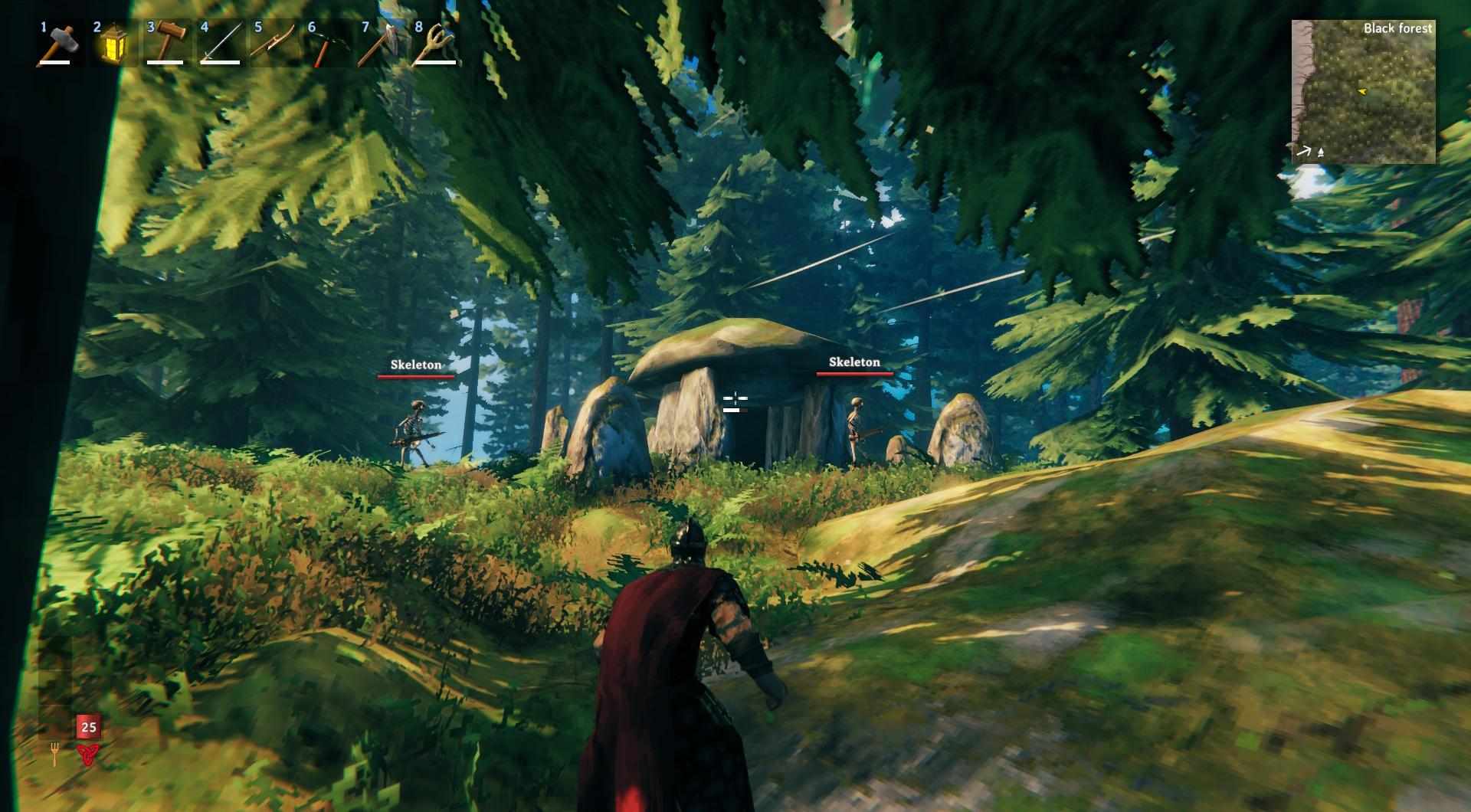Screen dimensions: 1471x812
Task: Equip the pitchfork in hotbar slot 8
Action: click(436, 44)
